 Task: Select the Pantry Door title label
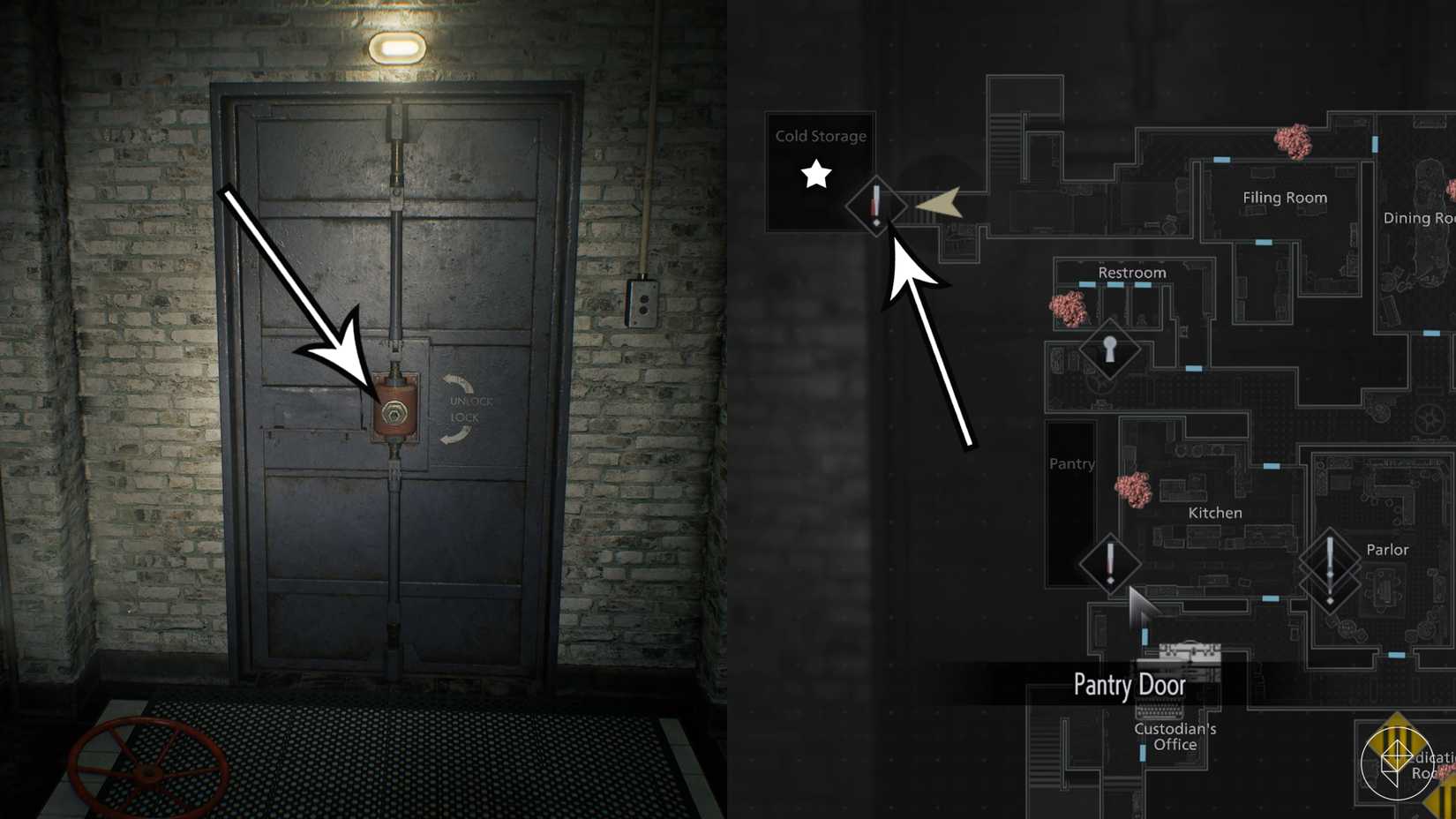(x=1130, y=685)
